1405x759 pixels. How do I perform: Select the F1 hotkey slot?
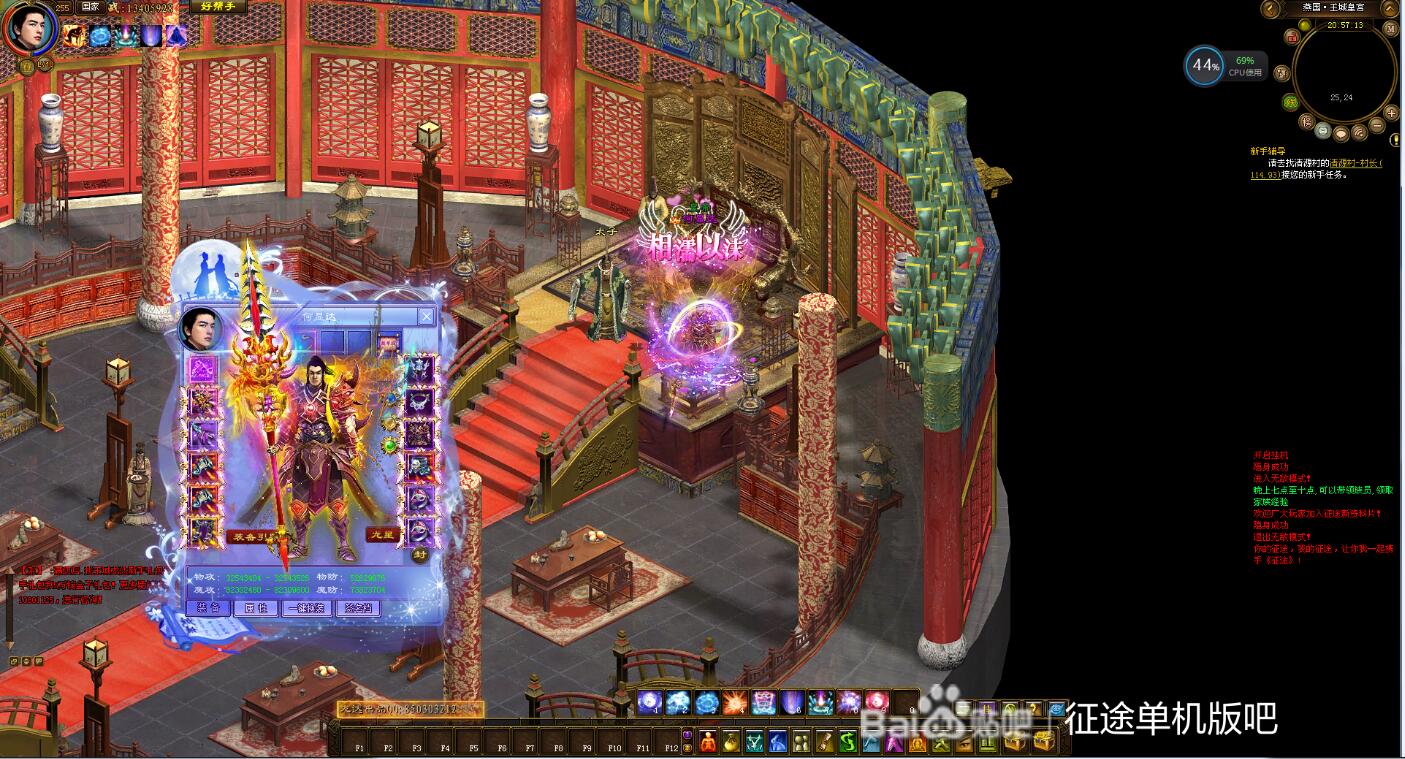[x=358, y=746]
